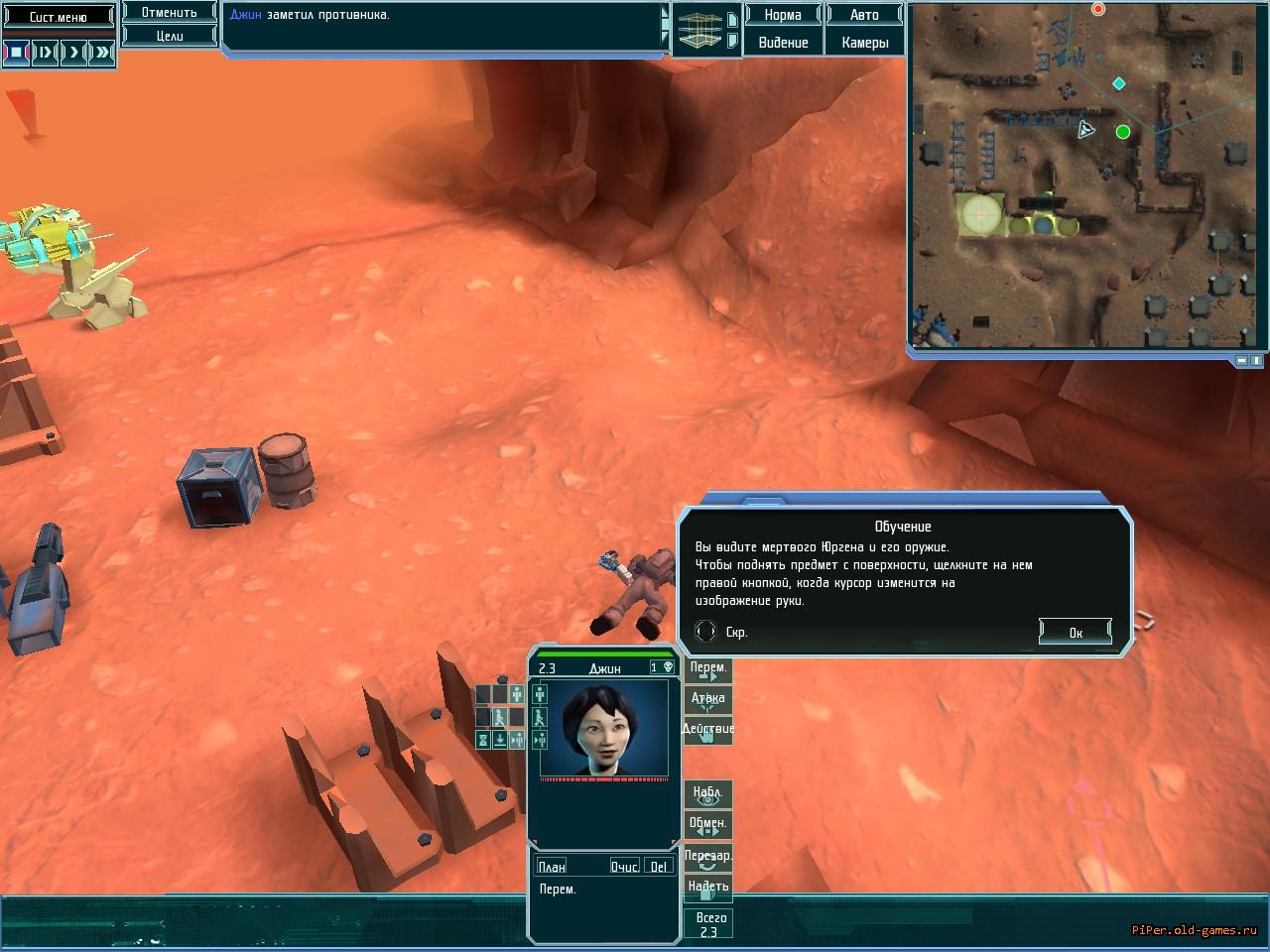Switch to the Видение vision mode
Viewport: 1270px width, 952px height.
783,43
